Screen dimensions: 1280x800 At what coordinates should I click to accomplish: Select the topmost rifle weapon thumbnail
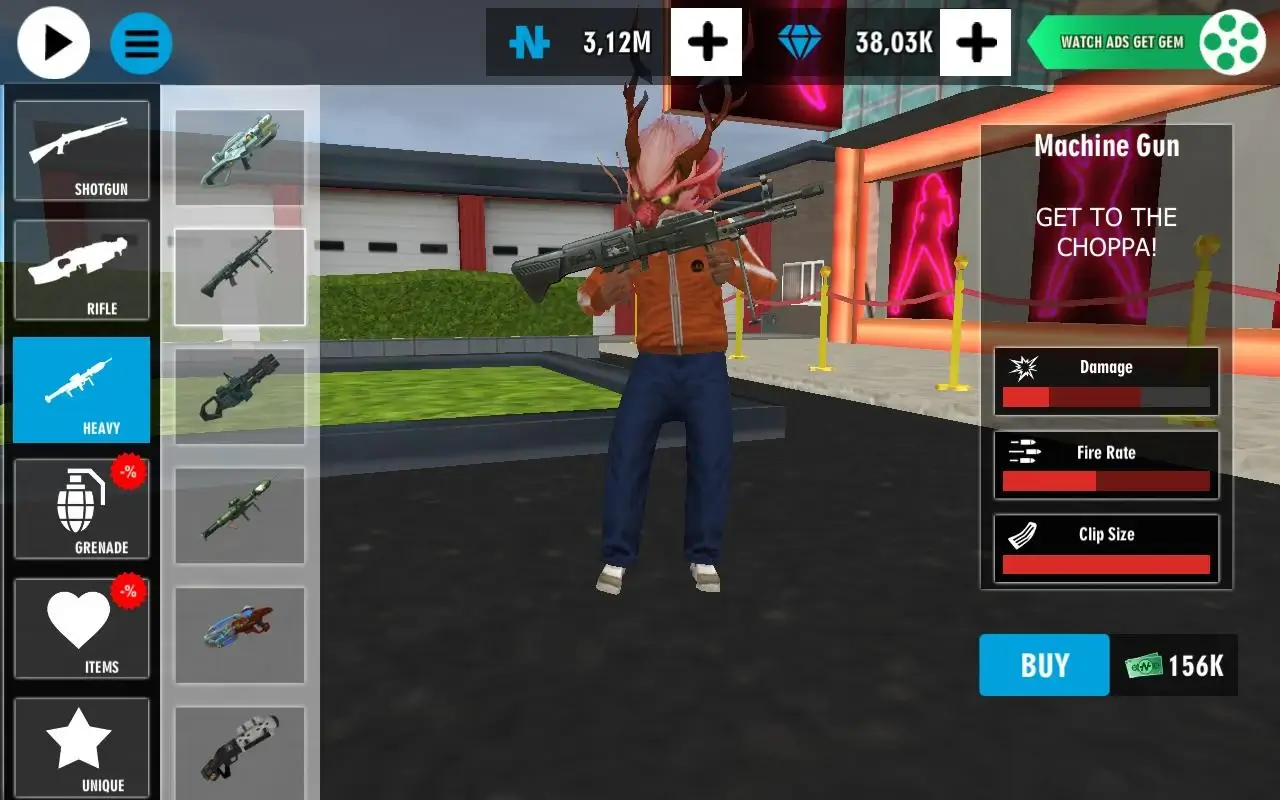tap(239, 156)
